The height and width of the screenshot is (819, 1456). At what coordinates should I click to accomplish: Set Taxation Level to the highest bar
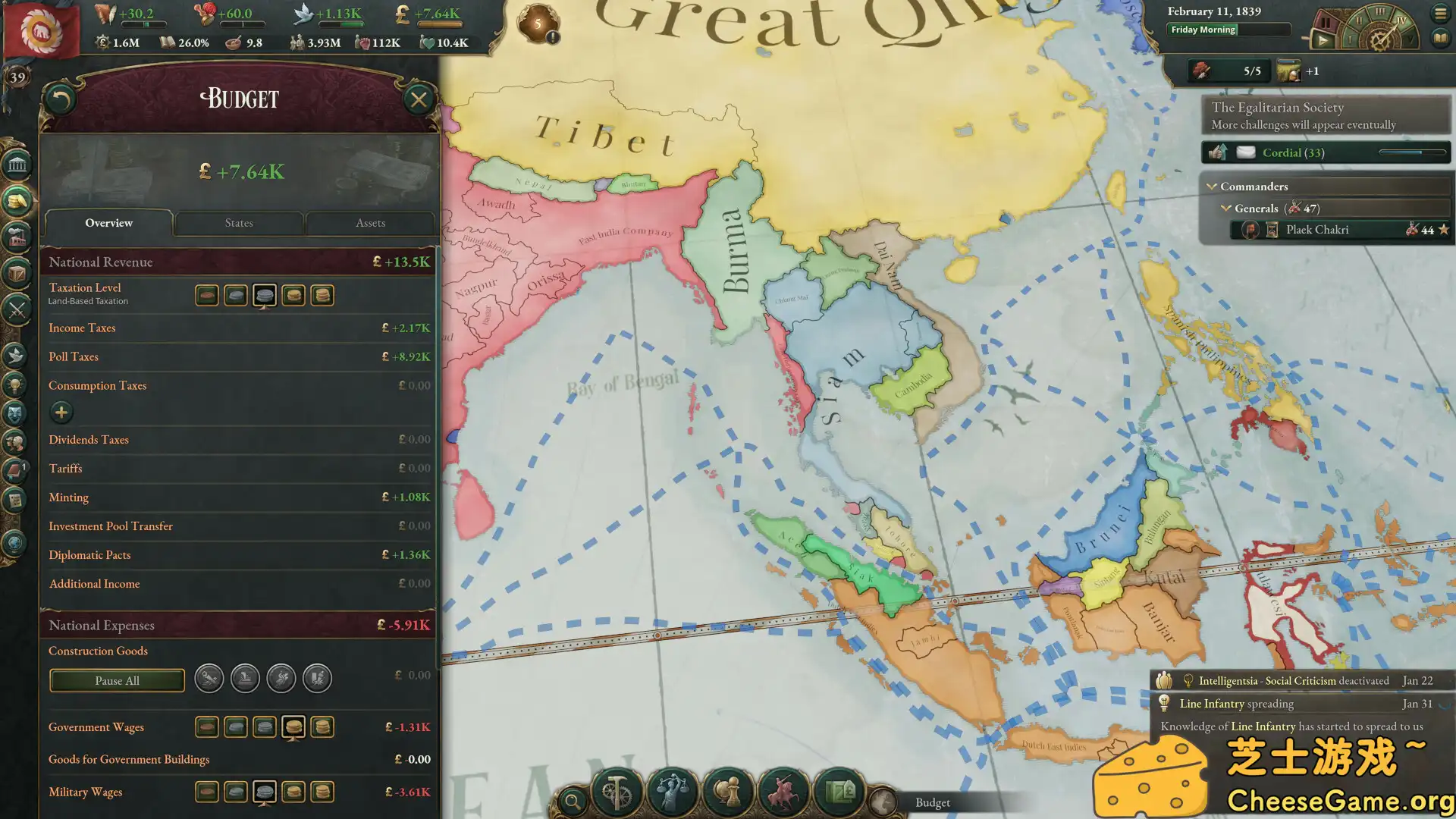click(323, 295)
